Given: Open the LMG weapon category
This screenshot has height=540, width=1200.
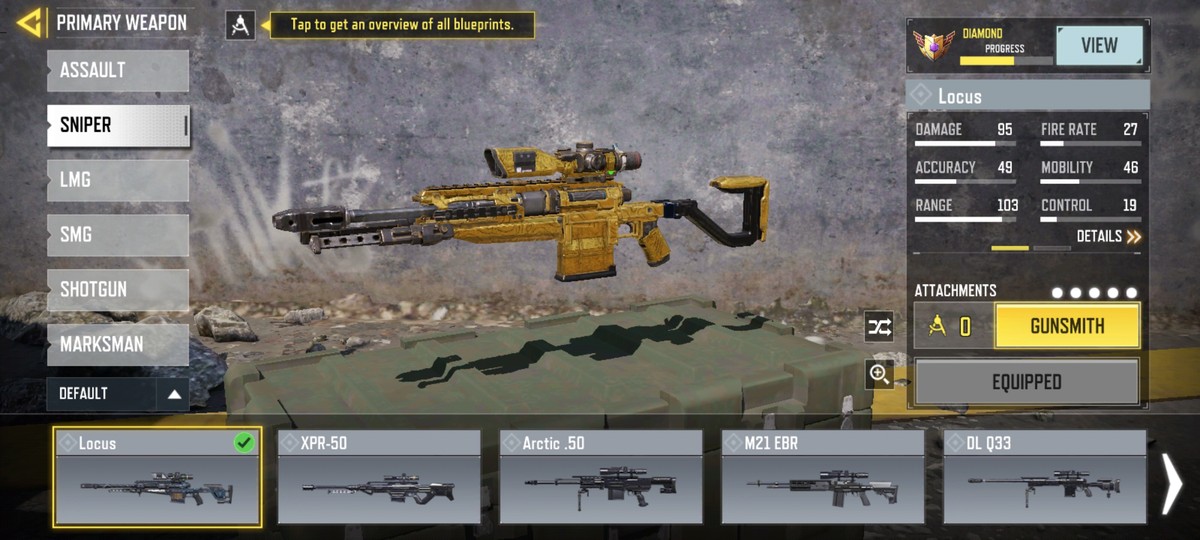Looking at the screenshot, I should click(117, 180).
